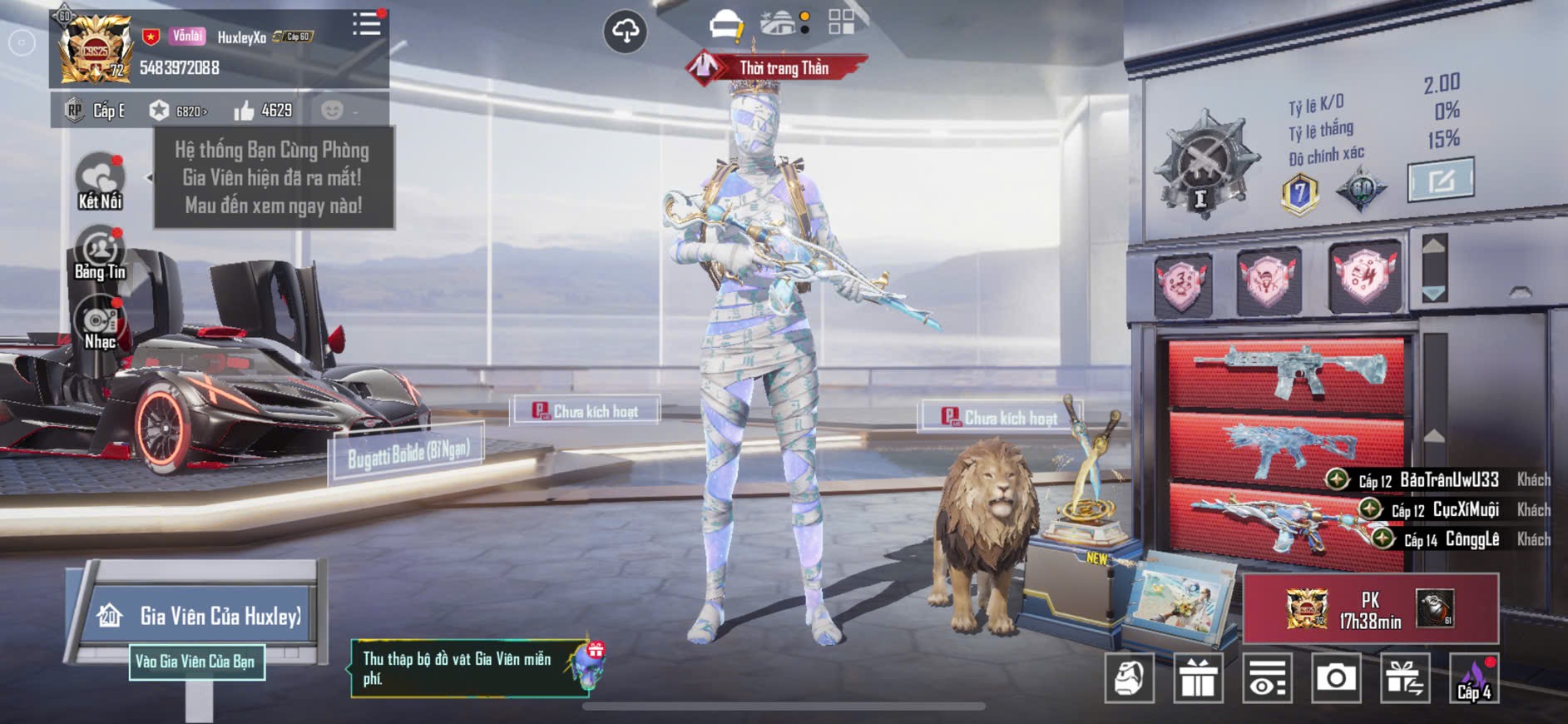Open the Cấp 4 level icon
Image resolution: width=1568 pixels, height=724 pixels.
[x=1474, y=678]
